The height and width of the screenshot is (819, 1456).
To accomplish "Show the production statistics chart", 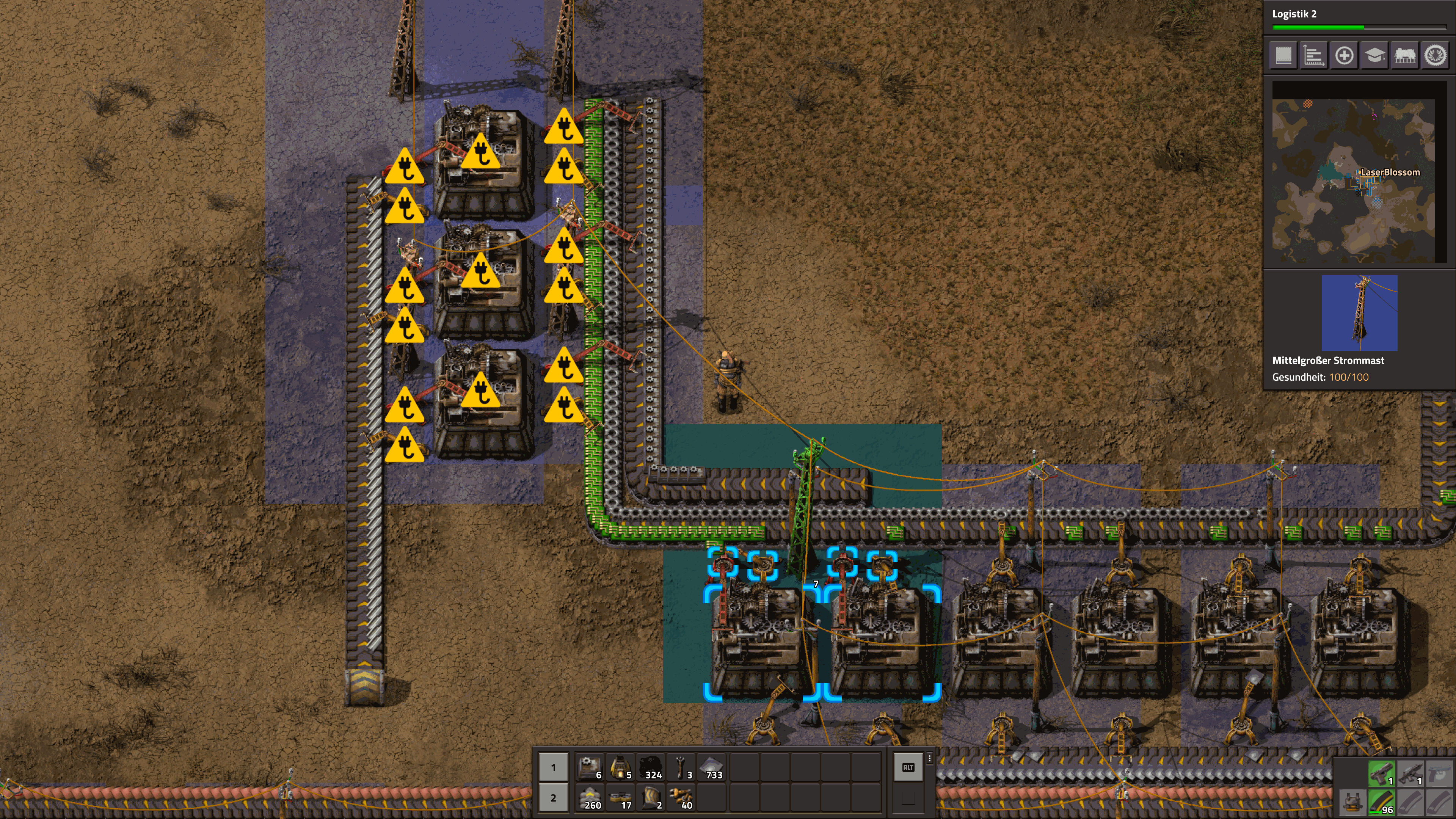I will coord(1313,55).
